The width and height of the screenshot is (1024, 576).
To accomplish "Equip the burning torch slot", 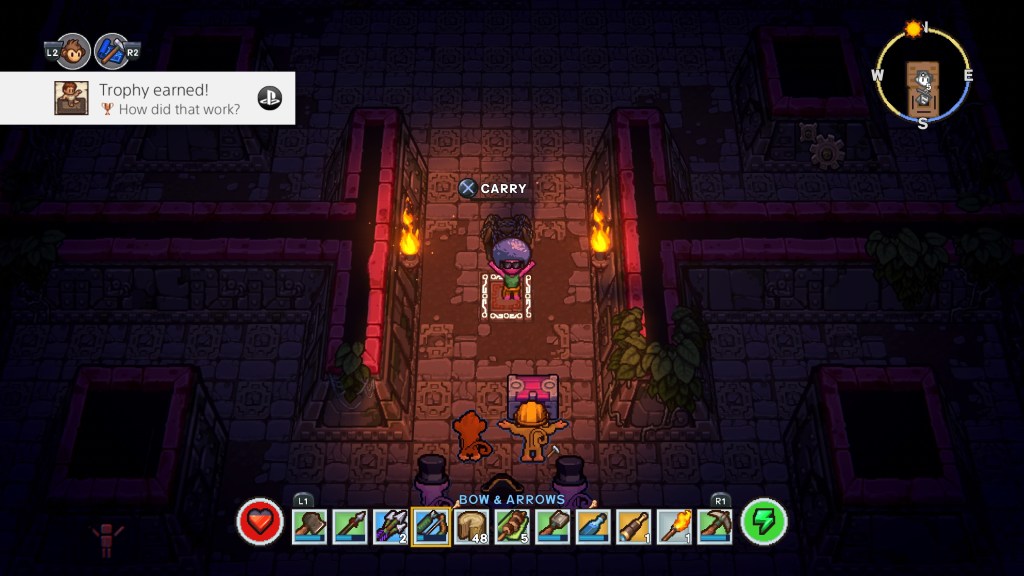I will click(674, 526).
